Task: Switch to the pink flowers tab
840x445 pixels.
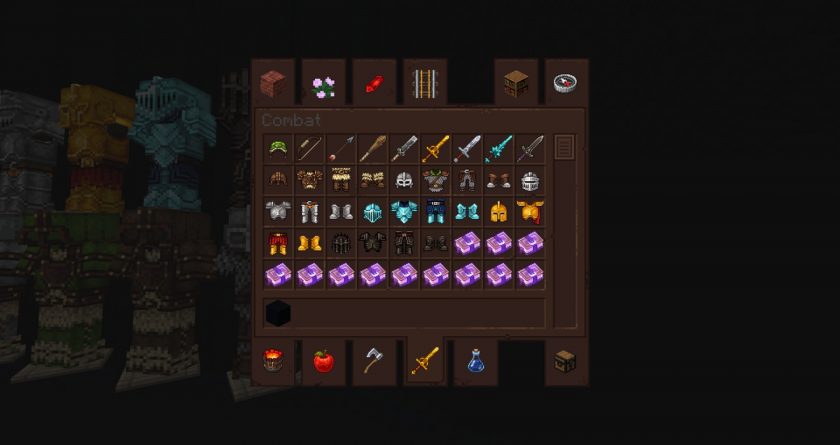Action: click(x=323, y=83)
